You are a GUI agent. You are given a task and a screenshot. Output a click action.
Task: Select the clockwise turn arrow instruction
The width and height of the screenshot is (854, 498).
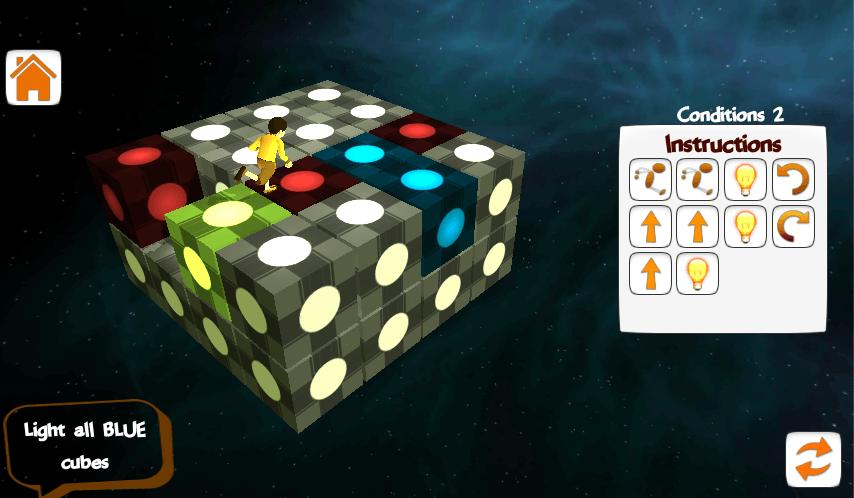pos(793,227)
